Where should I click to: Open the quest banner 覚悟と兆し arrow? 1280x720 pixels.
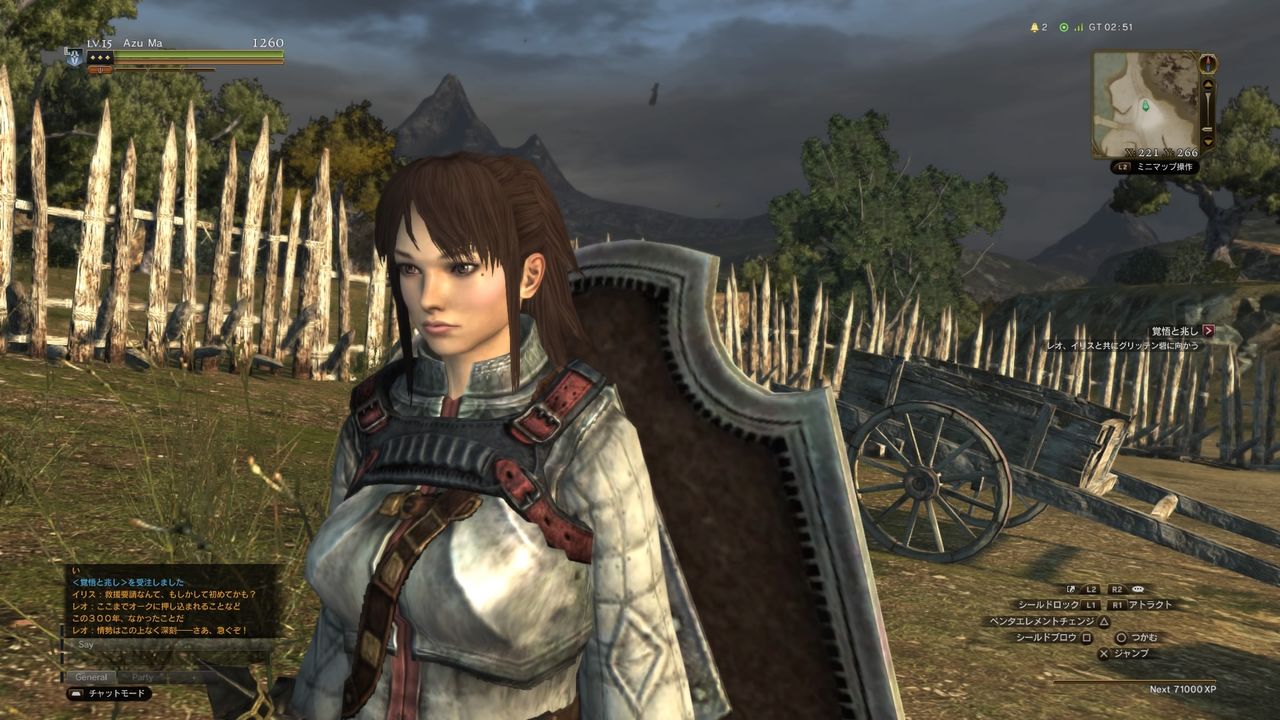point(1210,327)
